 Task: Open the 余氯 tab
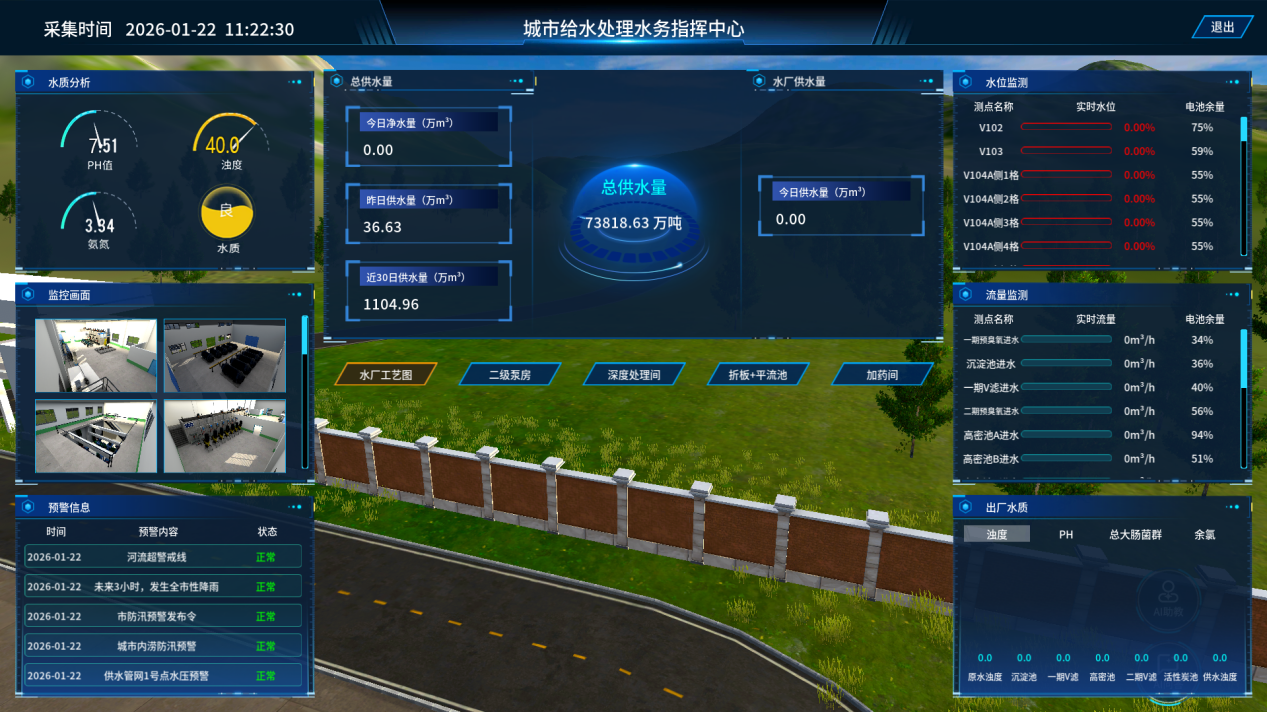tap(1205, 535)
